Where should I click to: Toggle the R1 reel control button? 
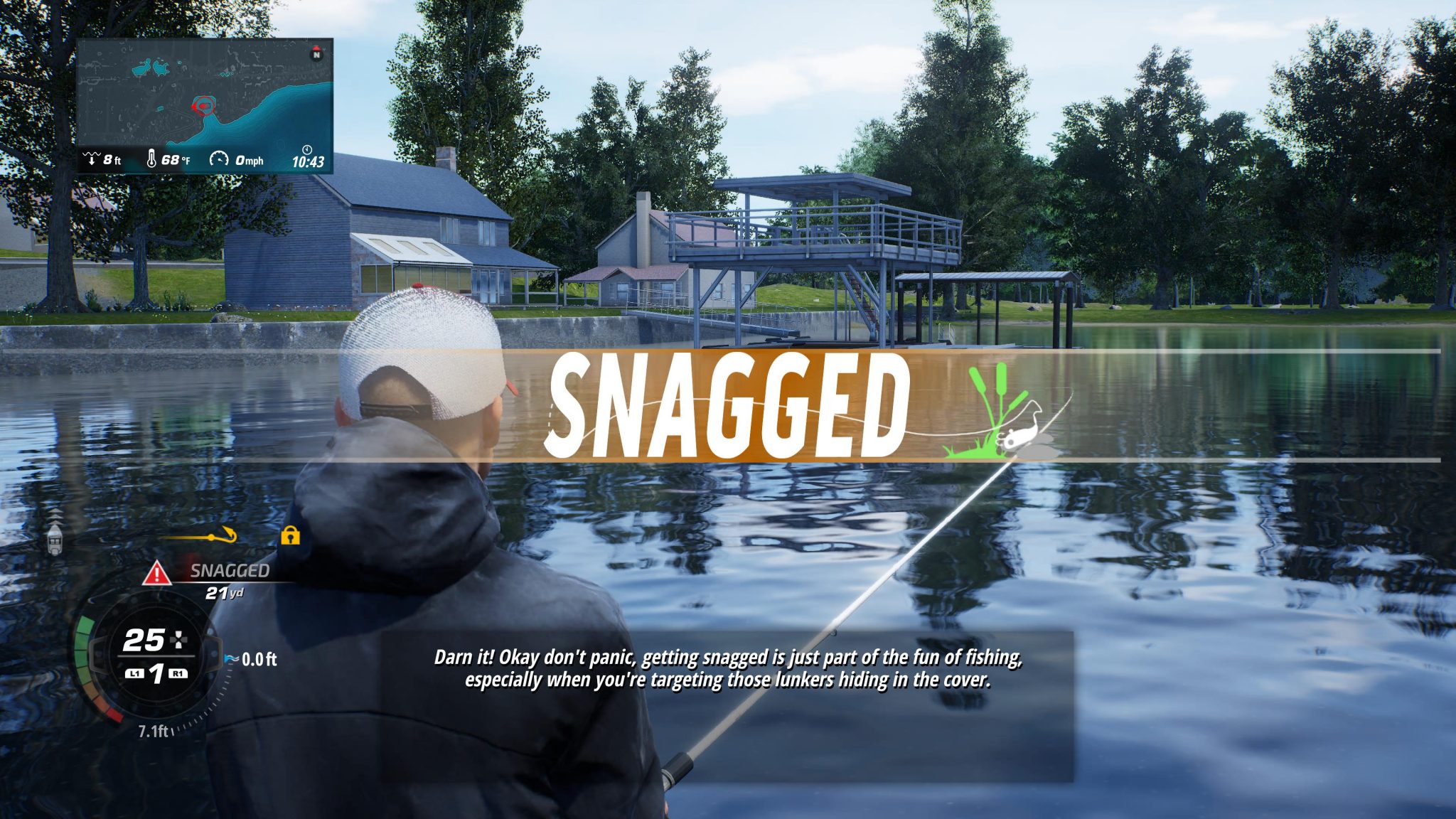[x=178, y=674]
